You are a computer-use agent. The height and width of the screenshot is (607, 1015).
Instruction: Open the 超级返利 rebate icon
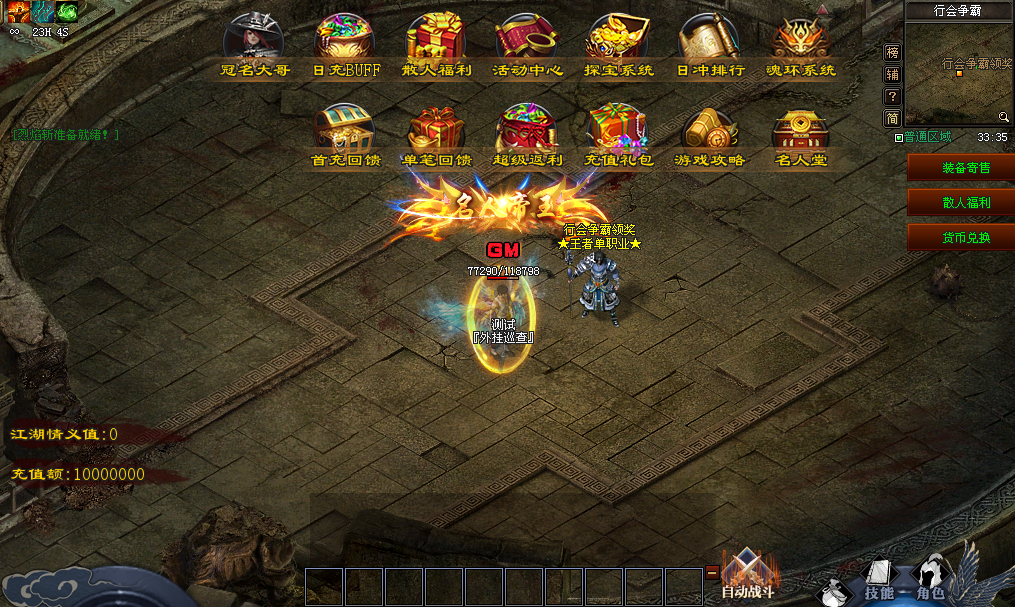point(527,132)
